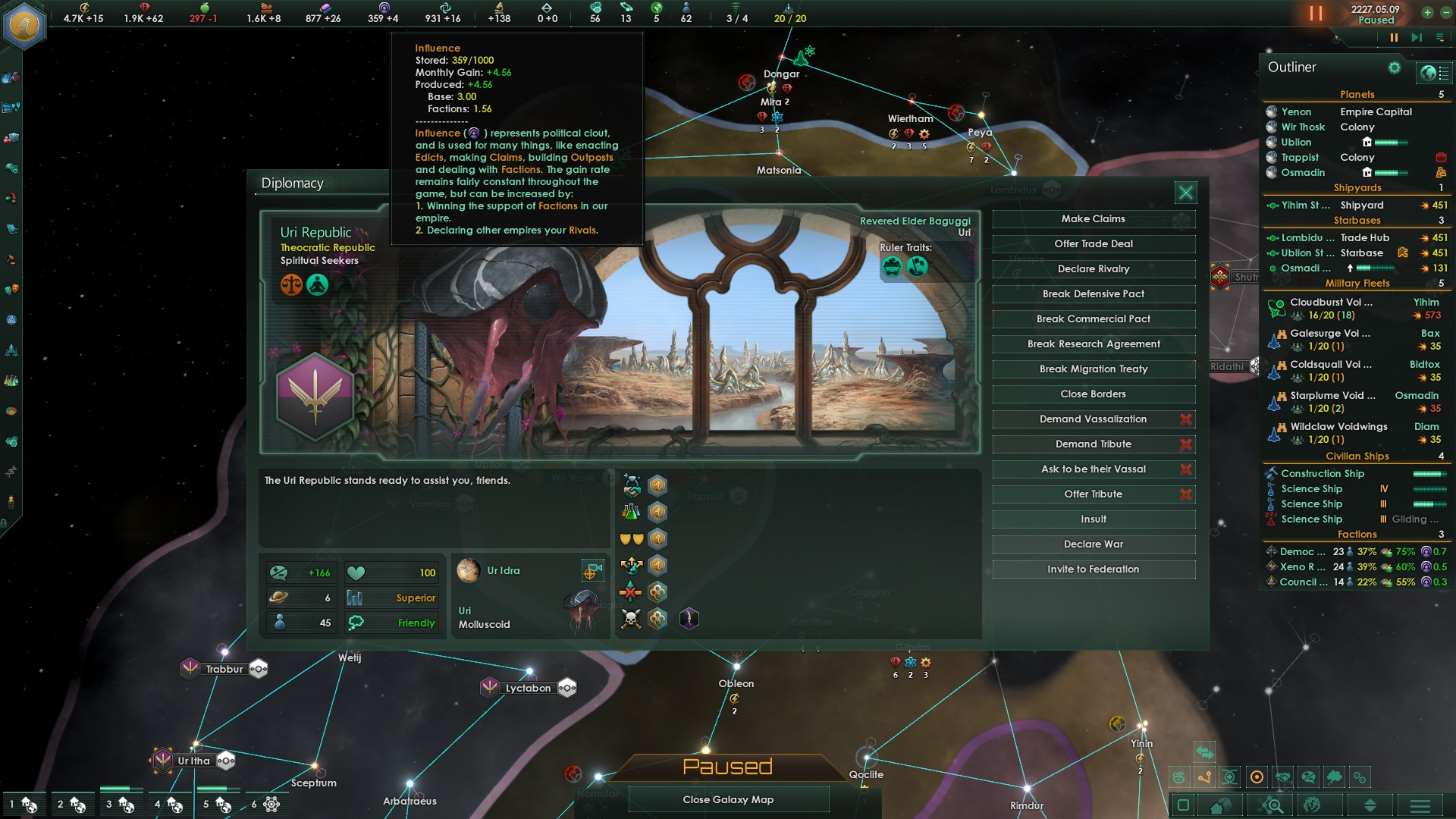Switch to the Outliner globe tab
The width and height of the screenshot is (1456, 819).
pos(1428,71)
